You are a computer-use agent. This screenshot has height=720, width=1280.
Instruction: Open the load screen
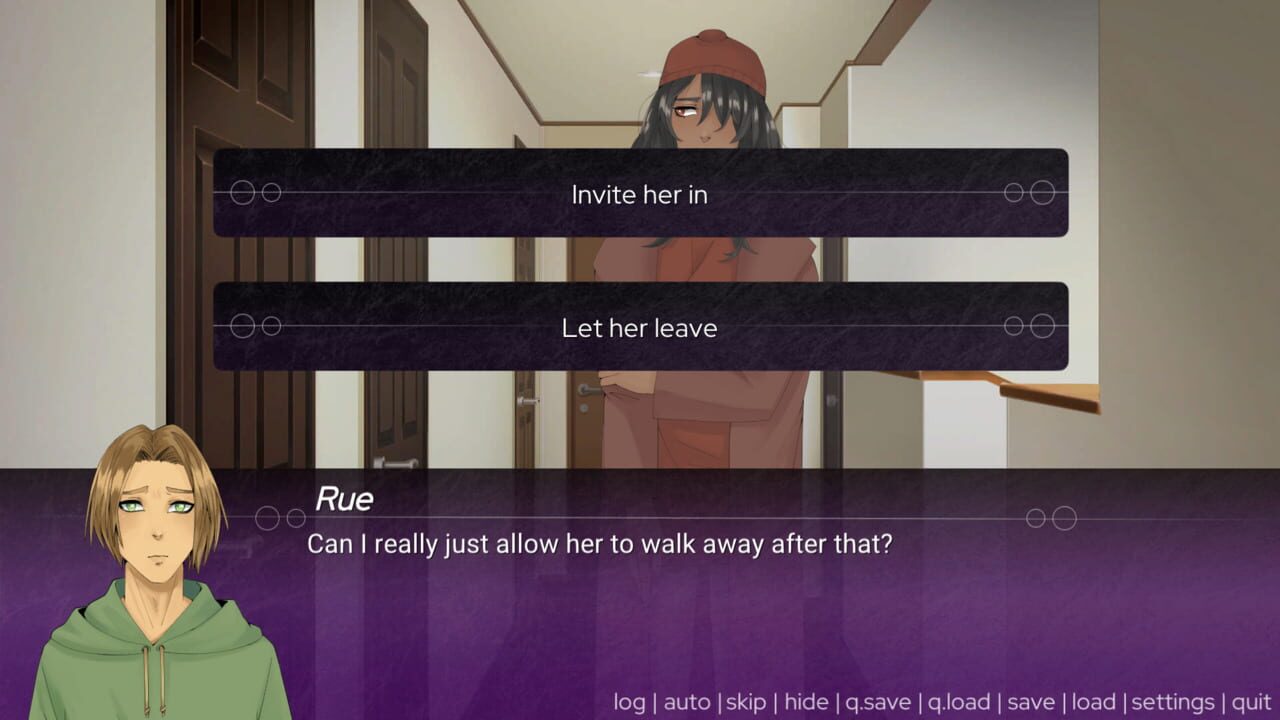point(1096,702)
